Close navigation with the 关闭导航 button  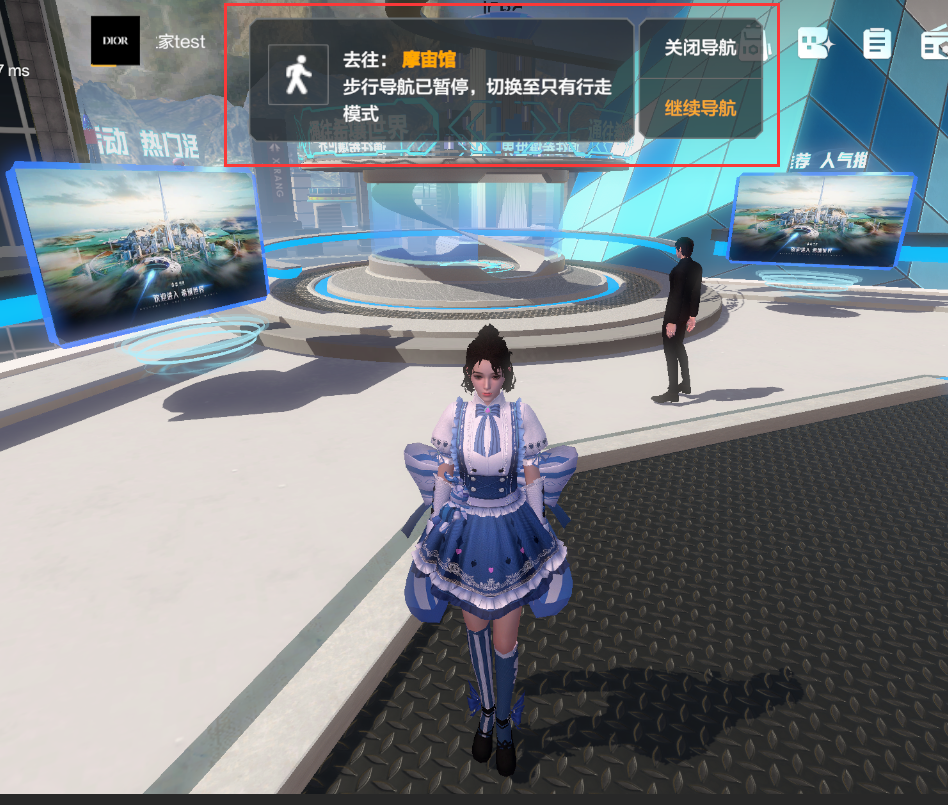[x=700, y=48]
